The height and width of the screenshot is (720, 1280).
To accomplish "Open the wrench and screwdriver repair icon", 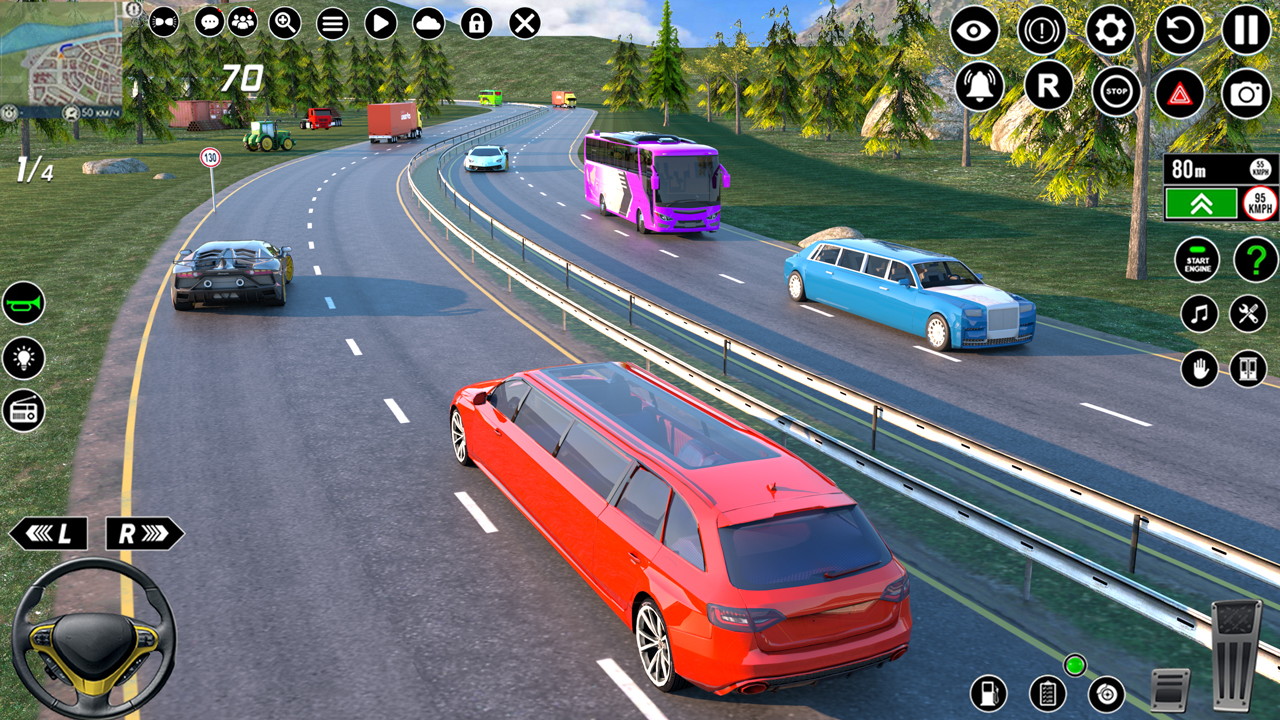I will 1248,314.
